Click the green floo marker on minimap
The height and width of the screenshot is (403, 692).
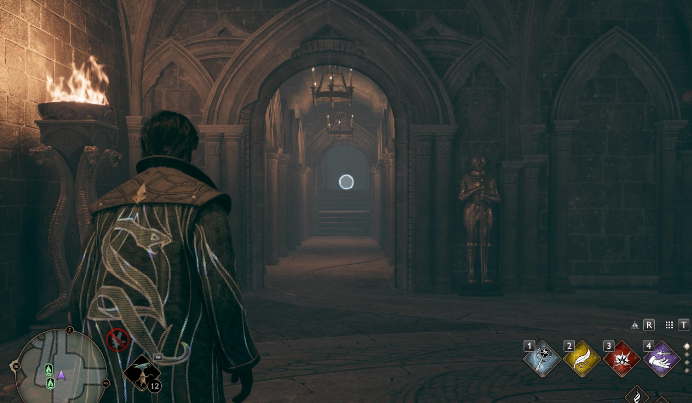[48, 371]
